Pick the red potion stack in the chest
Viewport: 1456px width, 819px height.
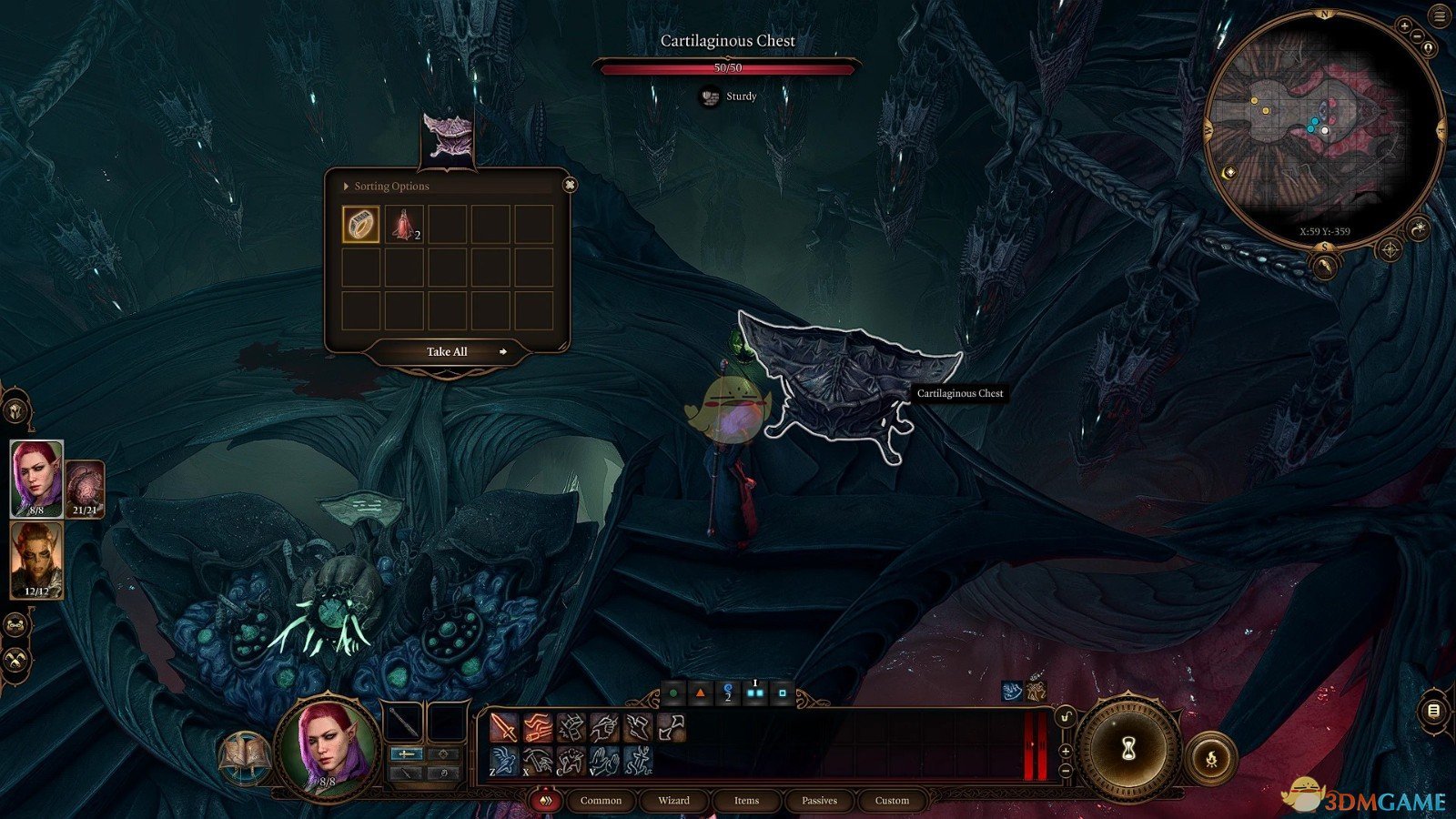(403, 224)
